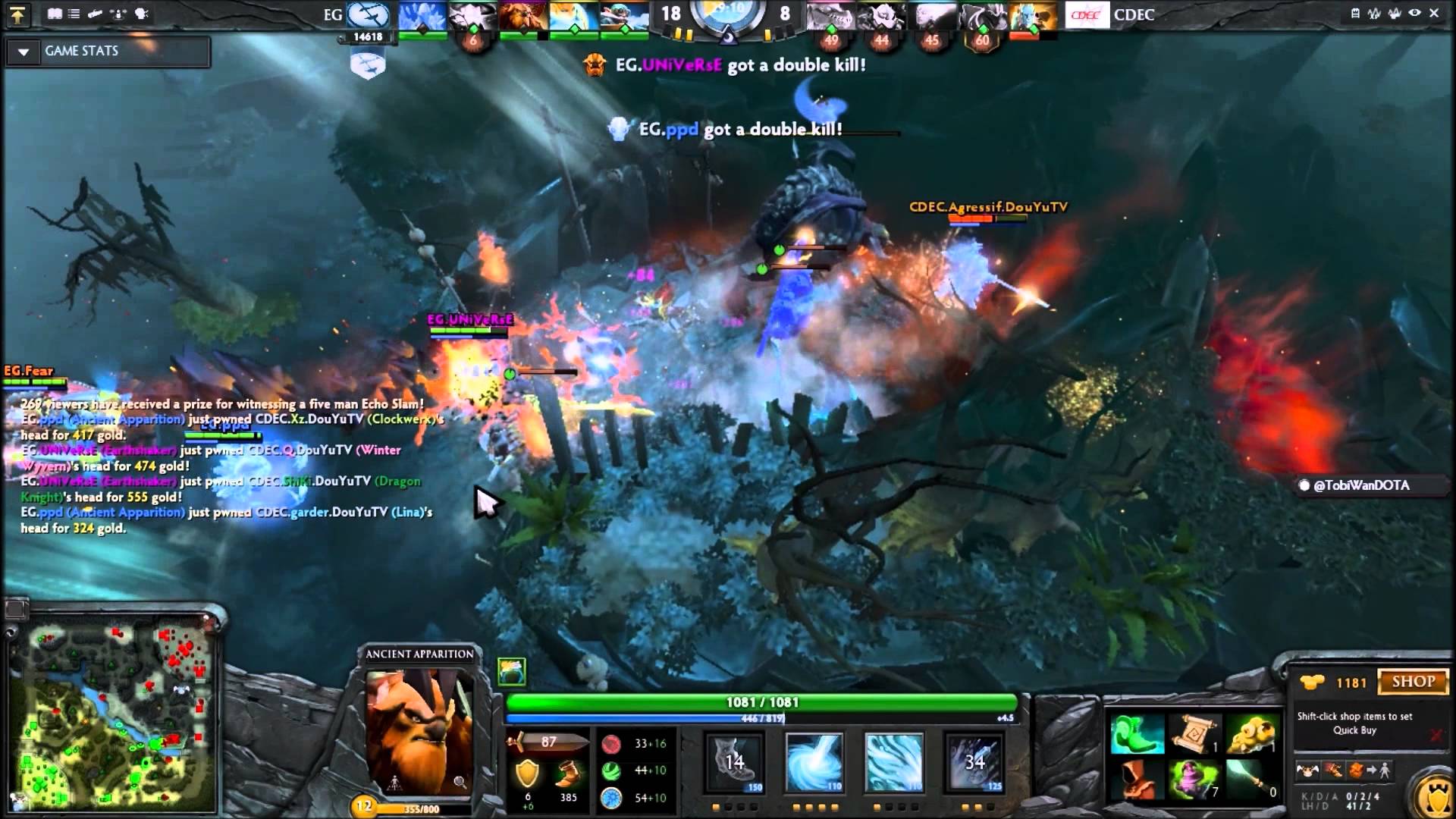The width and height of the screenshot is (1456, 819).
Task: Open the Game Stats dropdown
Action: pyautogui.click(x=24, y=52)
